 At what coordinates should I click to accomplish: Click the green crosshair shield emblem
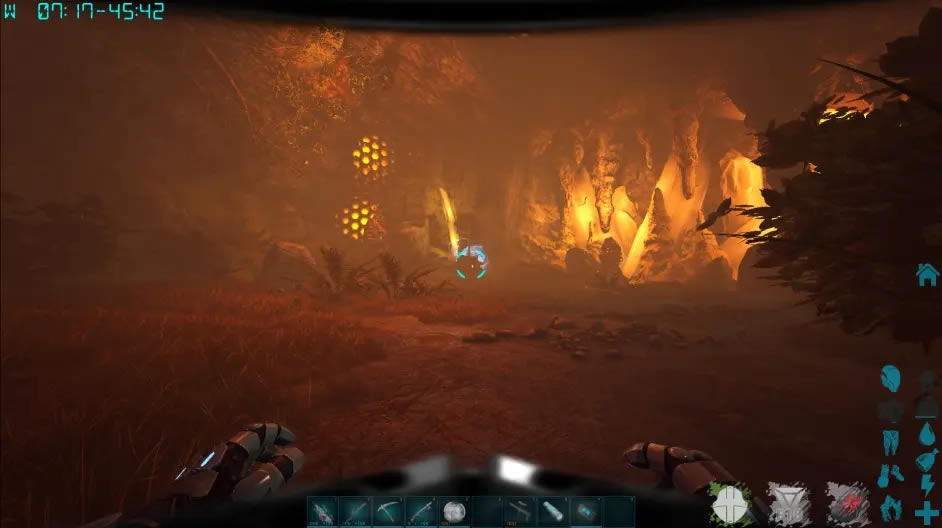(x=730, y=503)
